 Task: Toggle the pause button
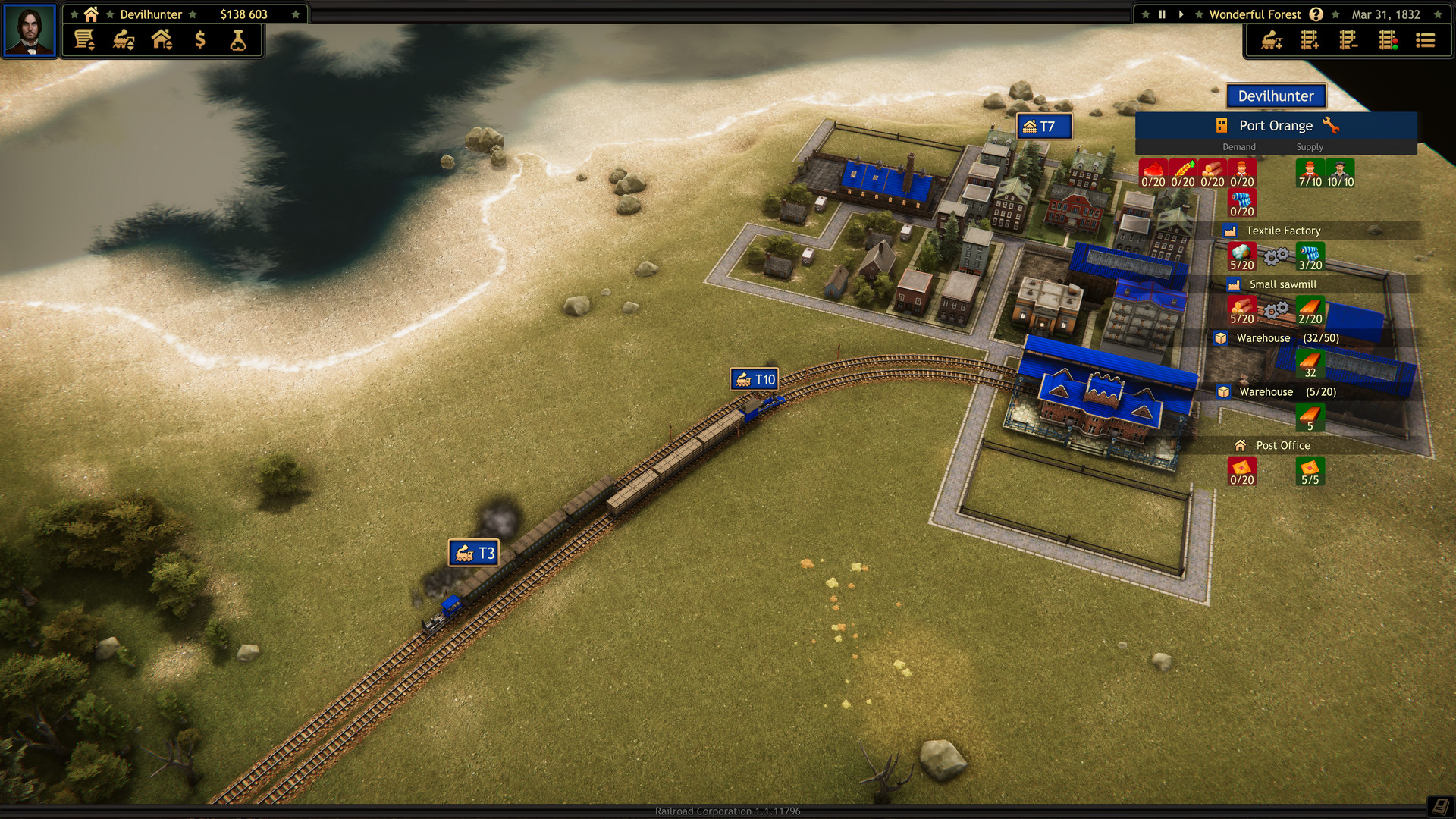coord(1163,14)
